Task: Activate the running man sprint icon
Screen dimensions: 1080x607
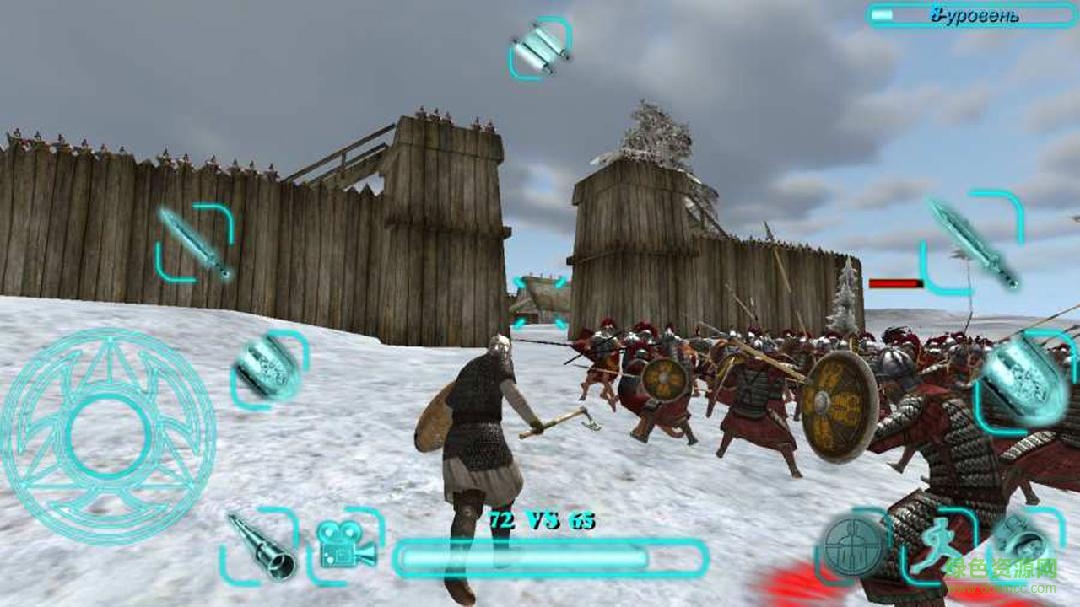Action: (x=937, y=545)
